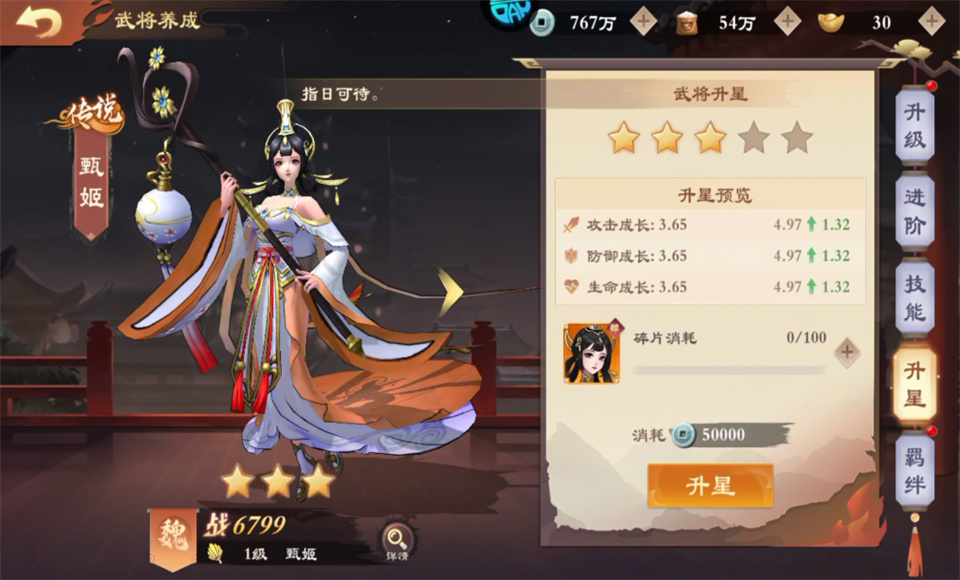Add more silver coins with plus button
960x580 pixels.
coord(643,21)
